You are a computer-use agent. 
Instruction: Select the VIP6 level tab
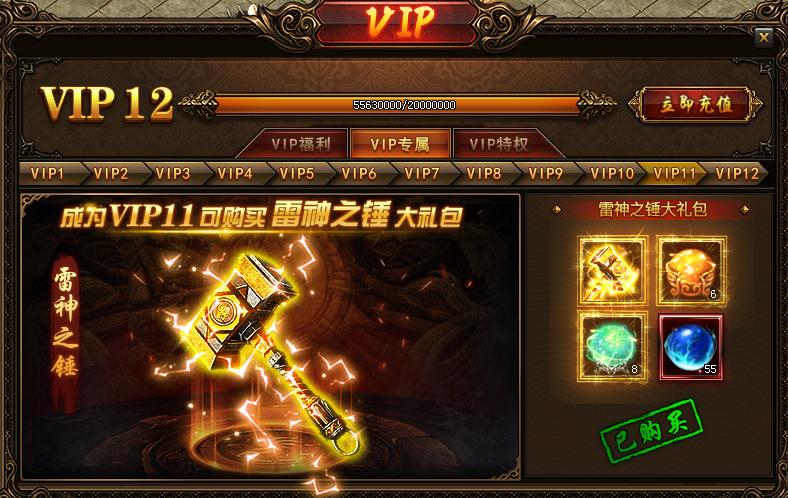pos(359,173)
